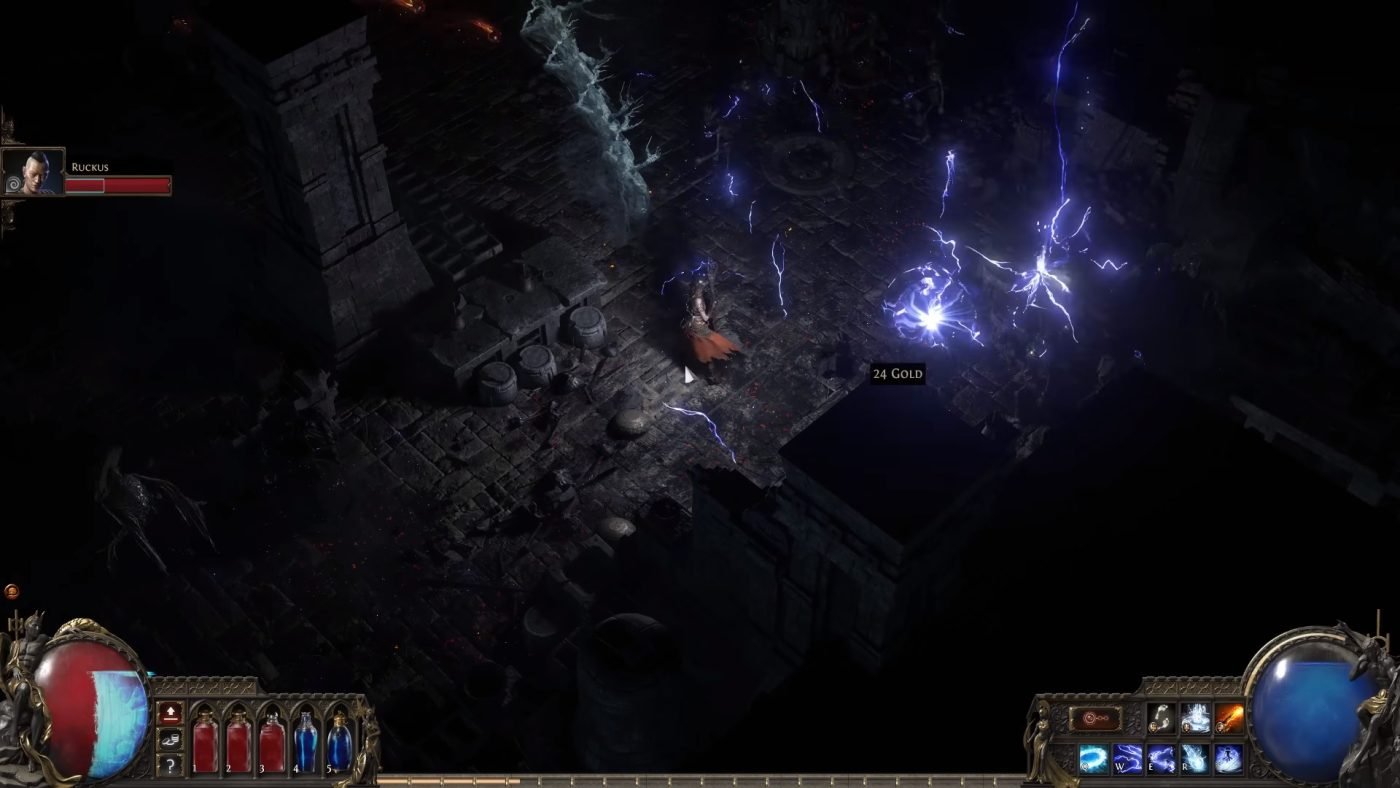The image size is (1400, 788).
Task: Drink the mana flask numbered 4
Action: tap(306, 742)
